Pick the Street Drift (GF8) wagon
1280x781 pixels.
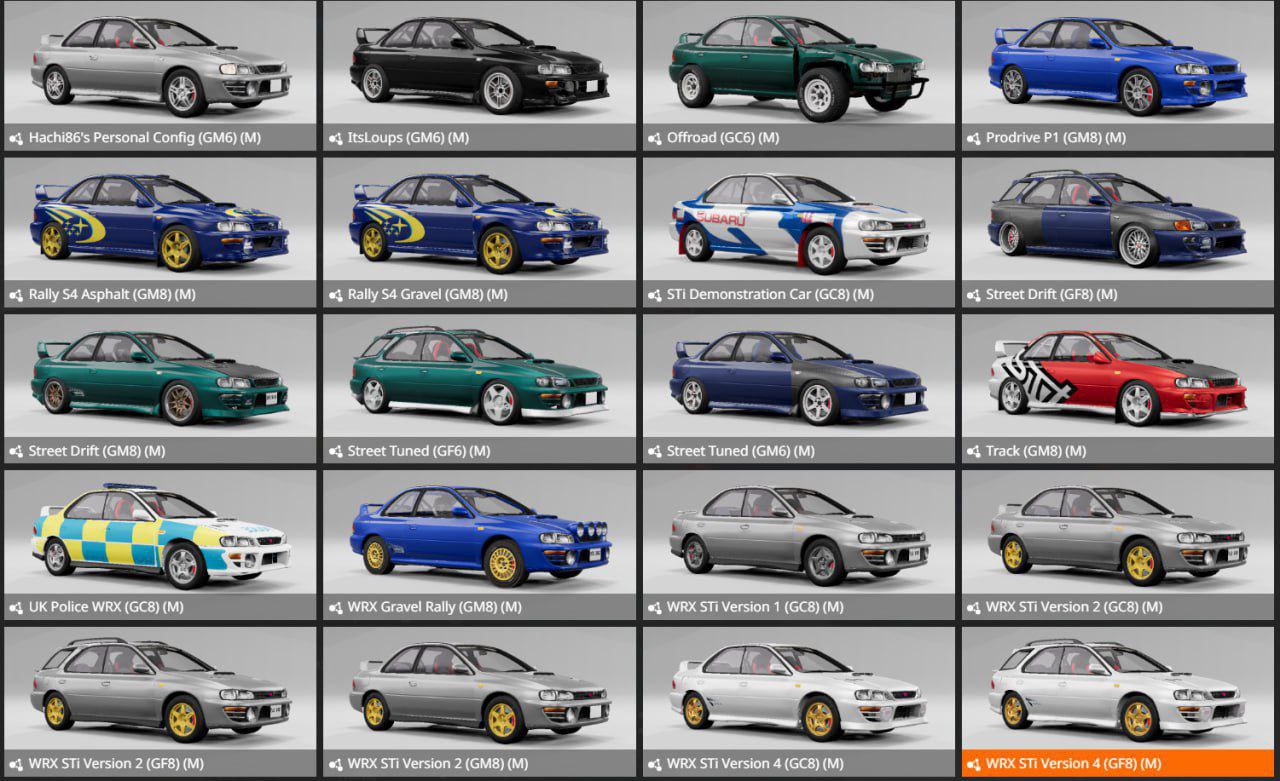pos(1117,232)
